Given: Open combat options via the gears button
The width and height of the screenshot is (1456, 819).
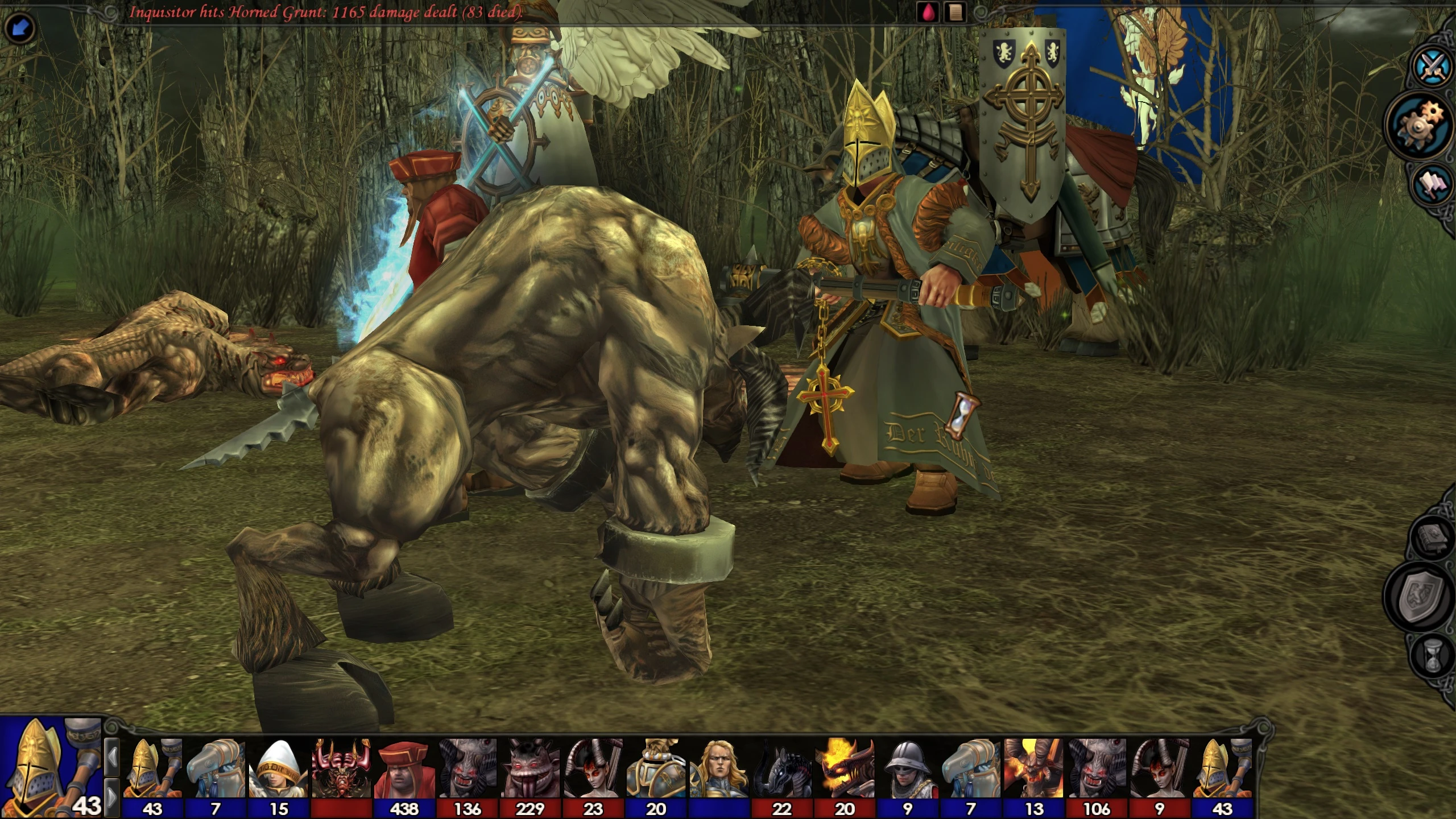Looking at the screenshot, I should click(1422, 124).
